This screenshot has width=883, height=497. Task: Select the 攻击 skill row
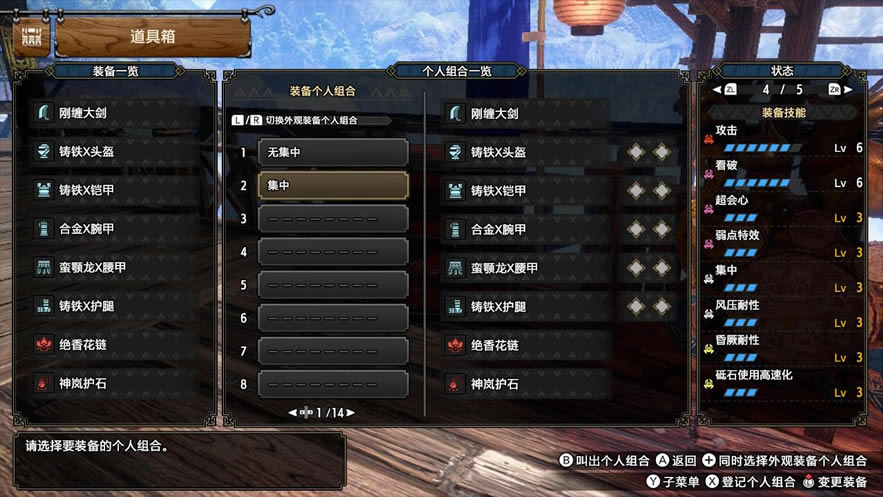[782, 139]
